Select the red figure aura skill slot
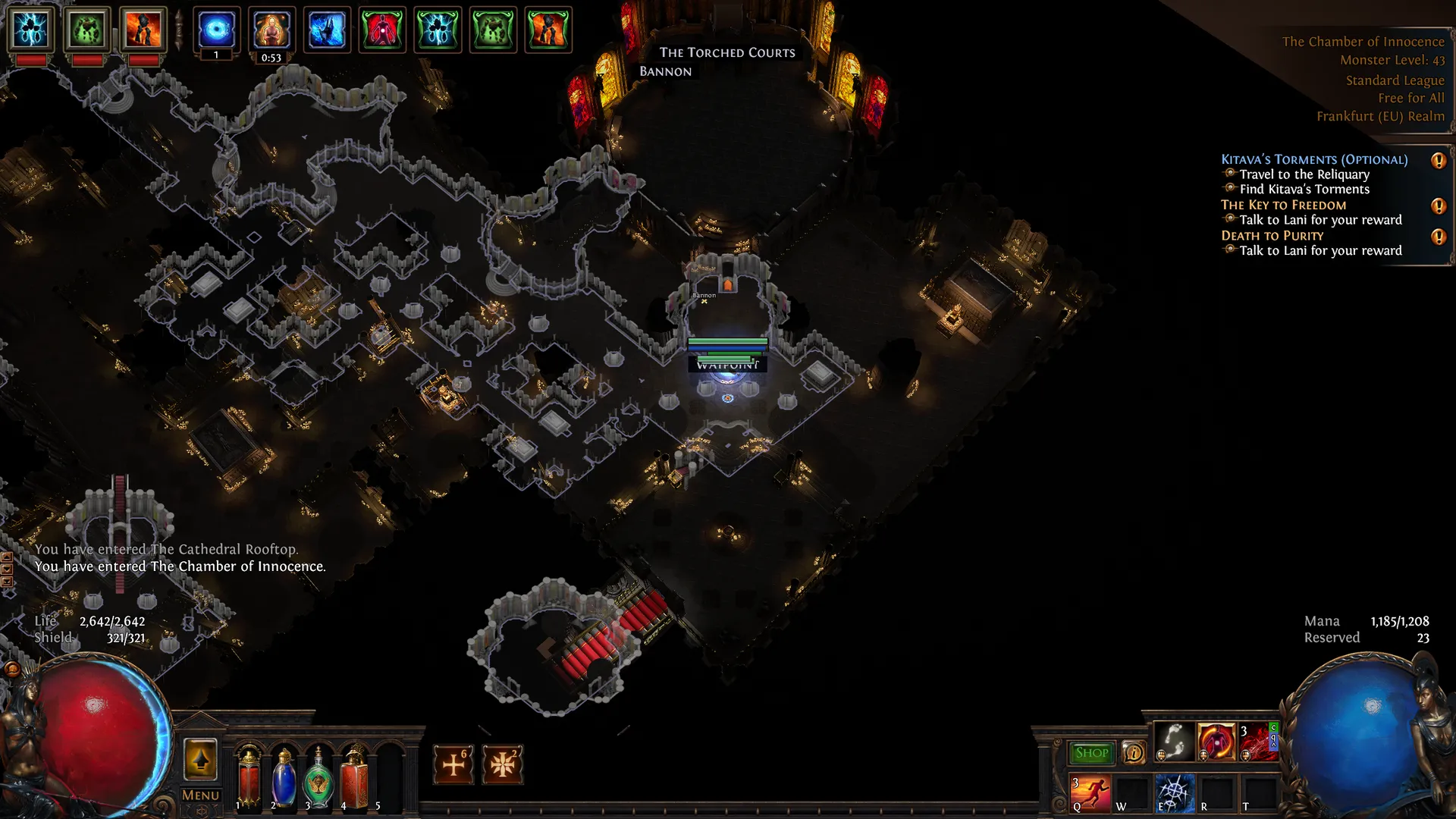This screenshot has height=819, width=1456. (x=1216, y=741)
